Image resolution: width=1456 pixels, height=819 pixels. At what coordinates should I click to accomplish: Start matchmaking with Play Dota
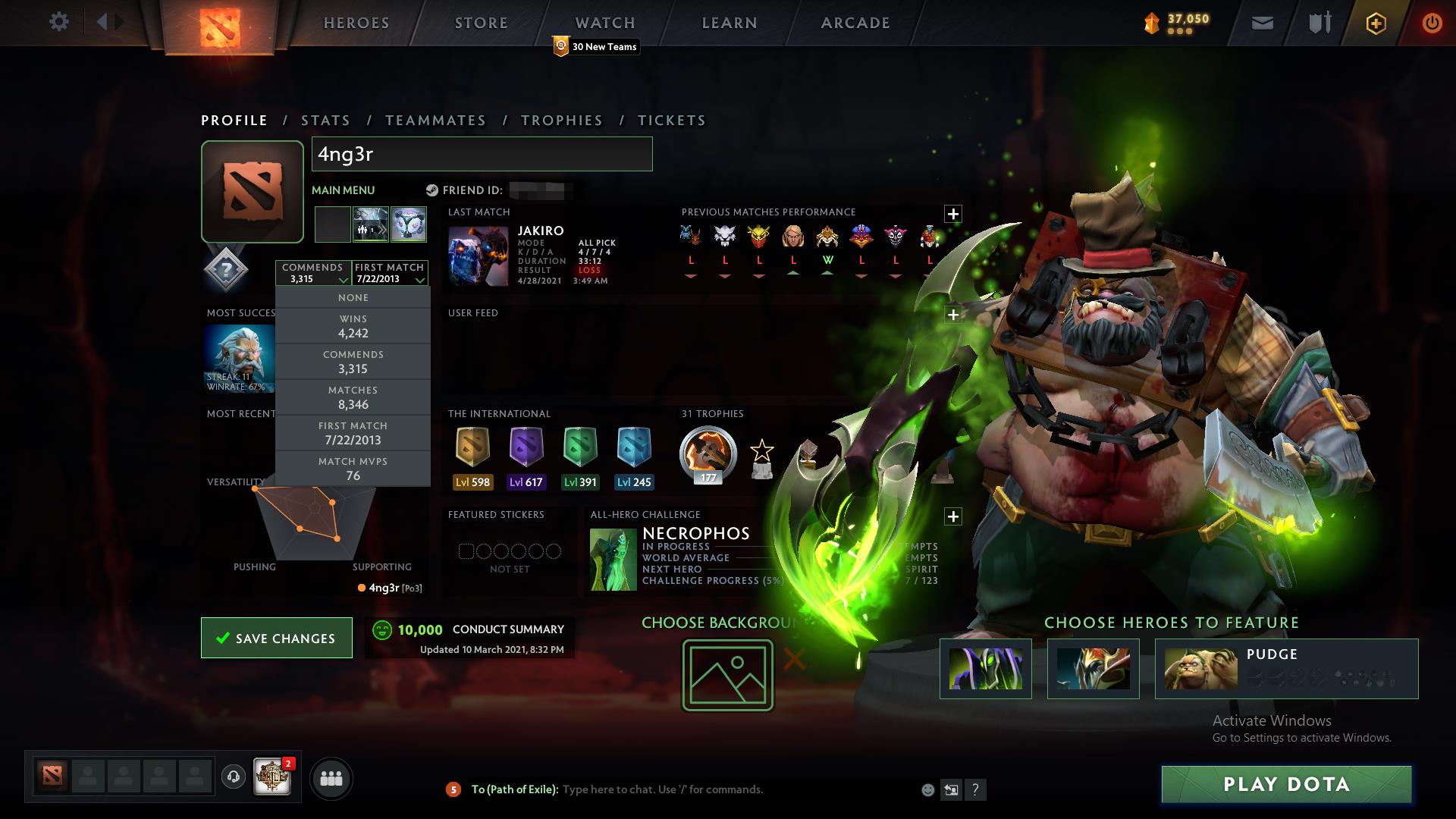tap(1286, 784)
